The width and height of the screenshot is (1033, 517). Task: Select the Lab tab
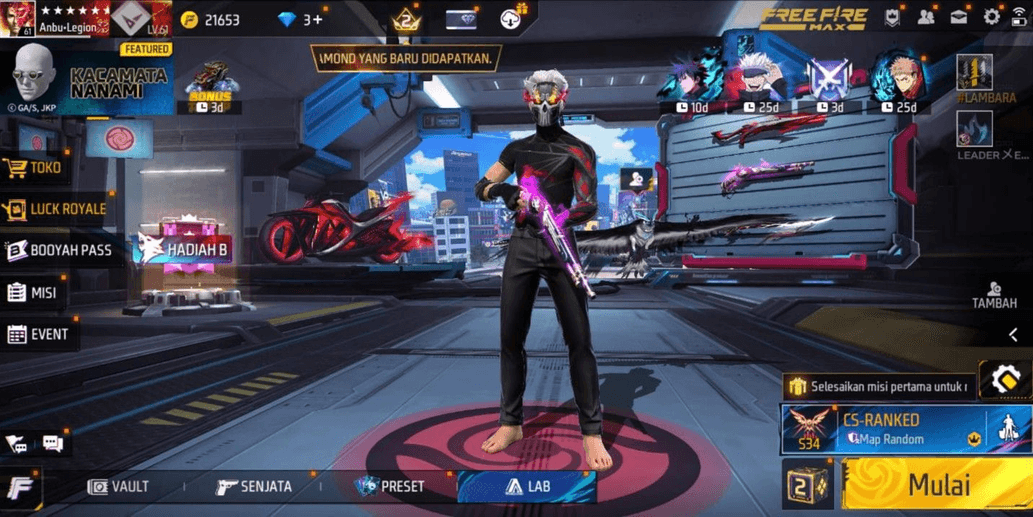pos(527,487)
